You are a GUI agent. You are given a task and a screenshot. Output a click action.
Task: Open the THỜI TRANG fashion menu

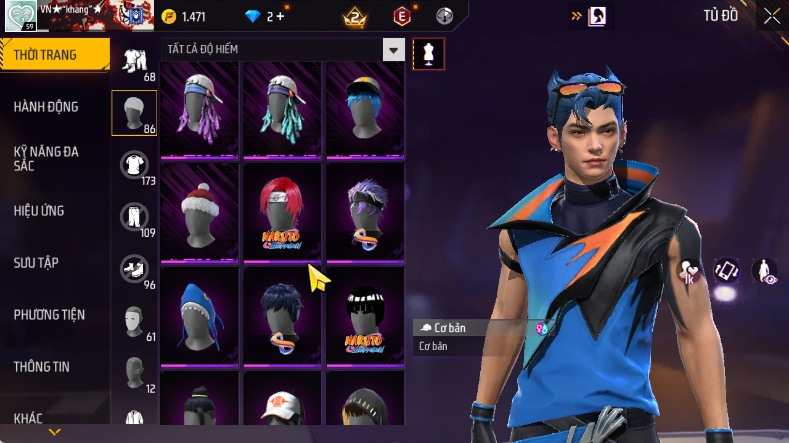[46, 55]
